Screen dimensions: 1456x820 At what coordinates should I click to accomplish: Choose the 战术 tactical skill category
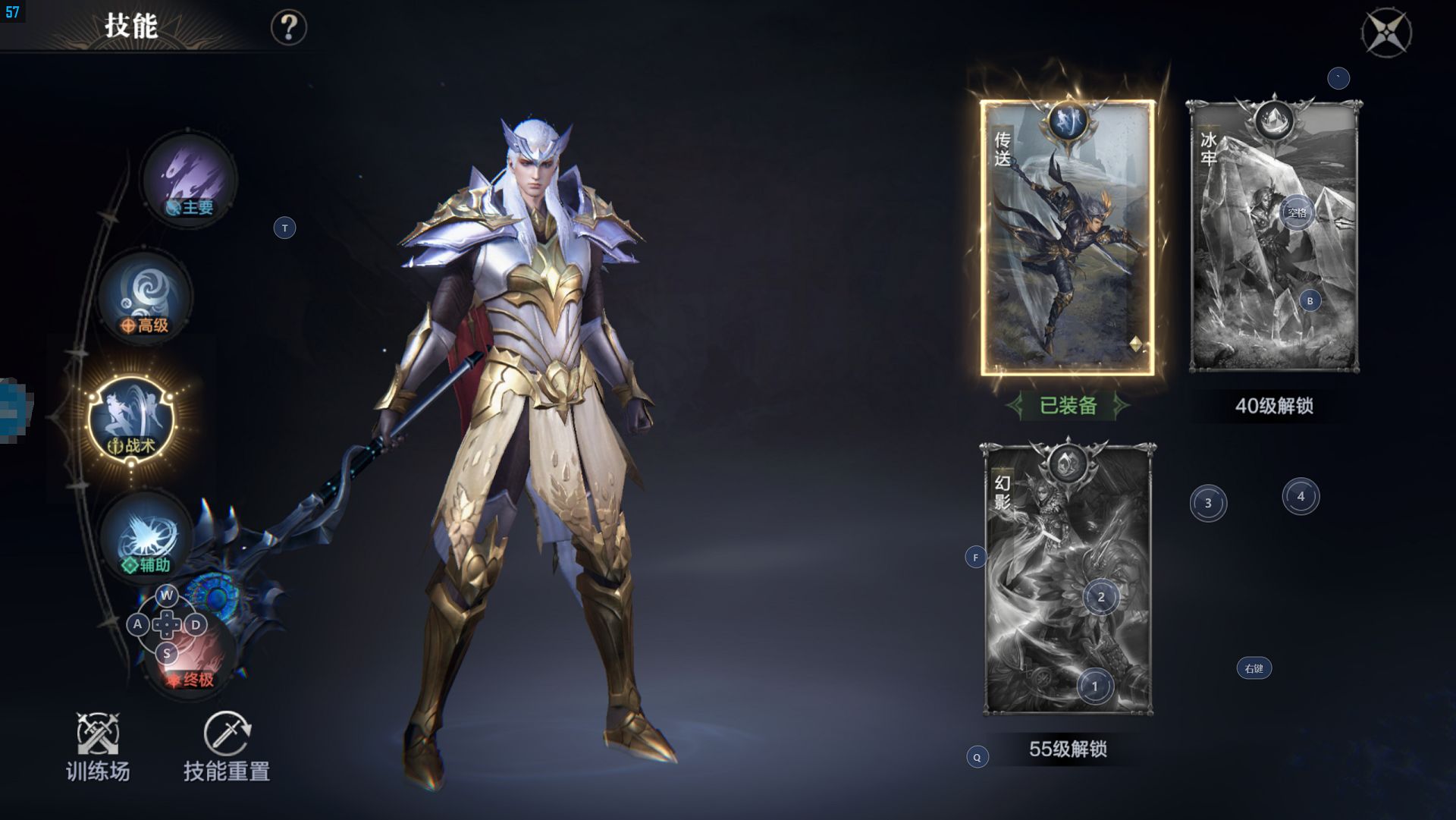point(132,420)
